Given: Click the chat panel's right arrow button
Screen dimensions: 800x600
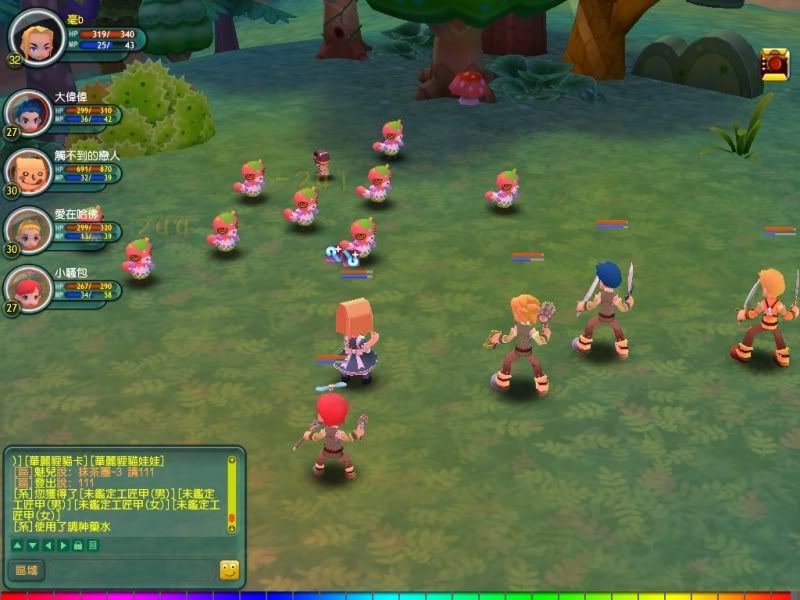Looking at the screenshot, I should (x=61, y=545).
